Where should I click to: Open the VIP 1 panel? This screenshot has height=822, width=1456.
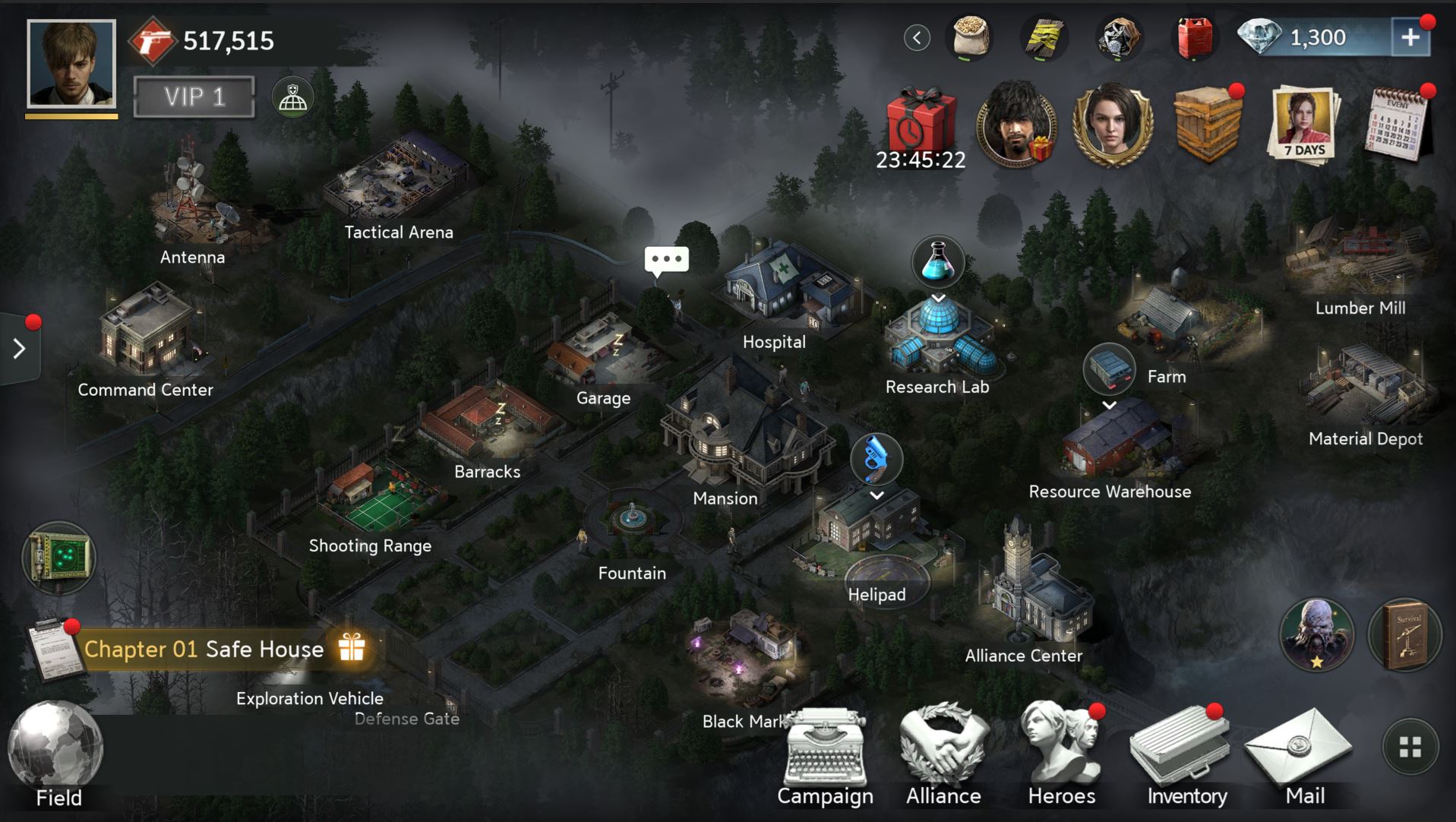194,97
